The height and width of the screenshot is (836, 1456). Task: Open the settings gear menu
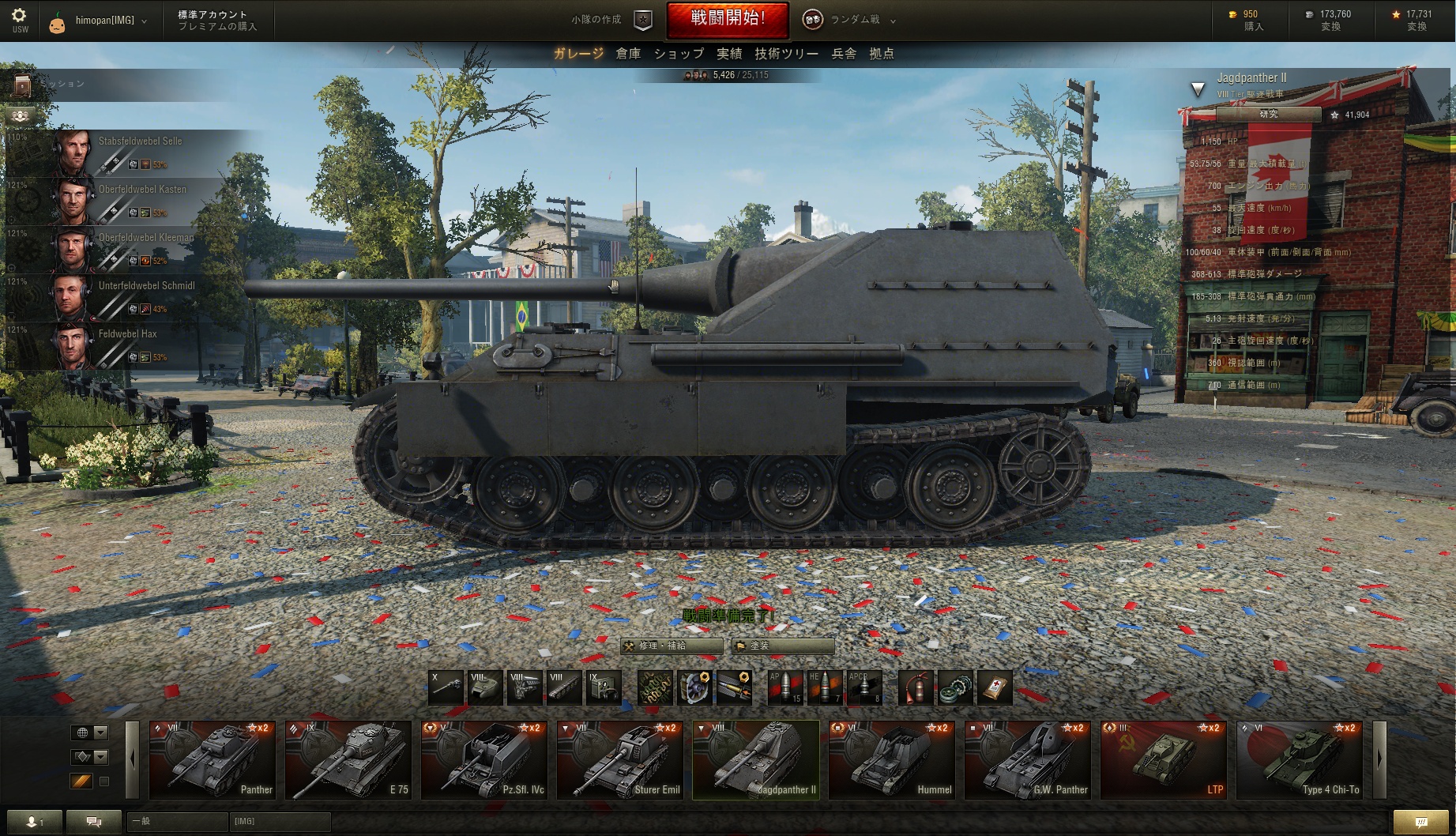pos(20,16)
